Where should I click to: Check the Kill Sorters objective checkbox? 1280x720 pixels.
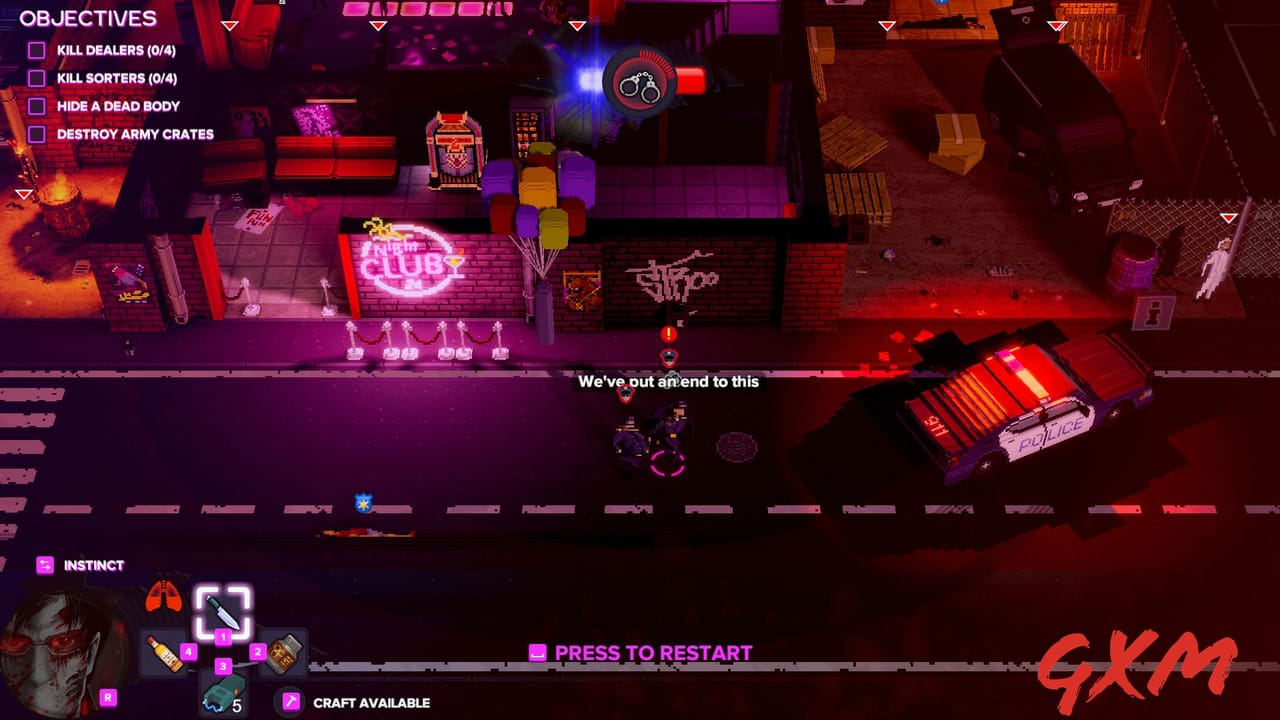[x=36, y=78]
